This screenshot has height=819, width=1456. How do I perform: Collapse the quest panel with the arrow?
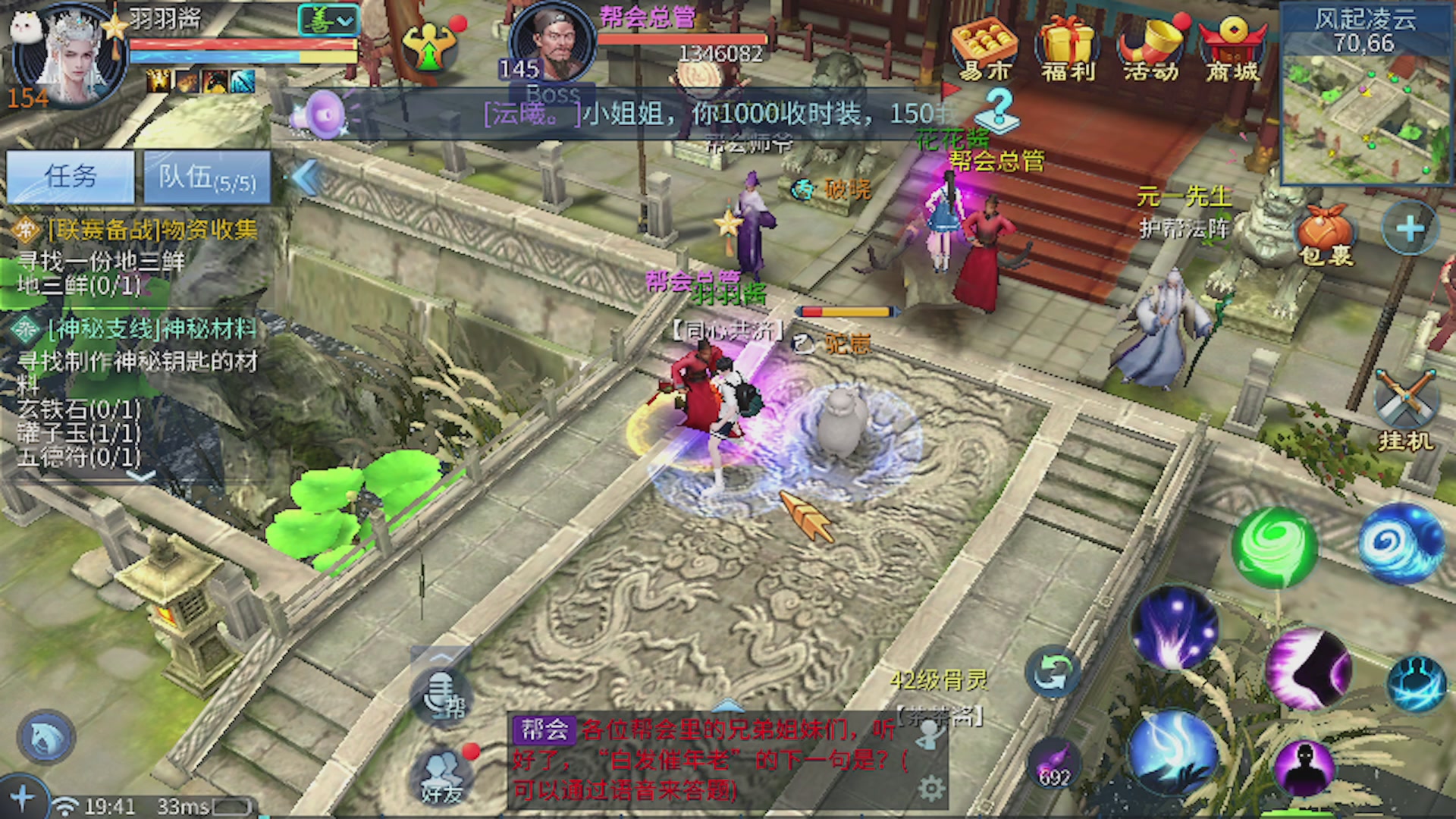pyautogui.click(x=306, y=178)
